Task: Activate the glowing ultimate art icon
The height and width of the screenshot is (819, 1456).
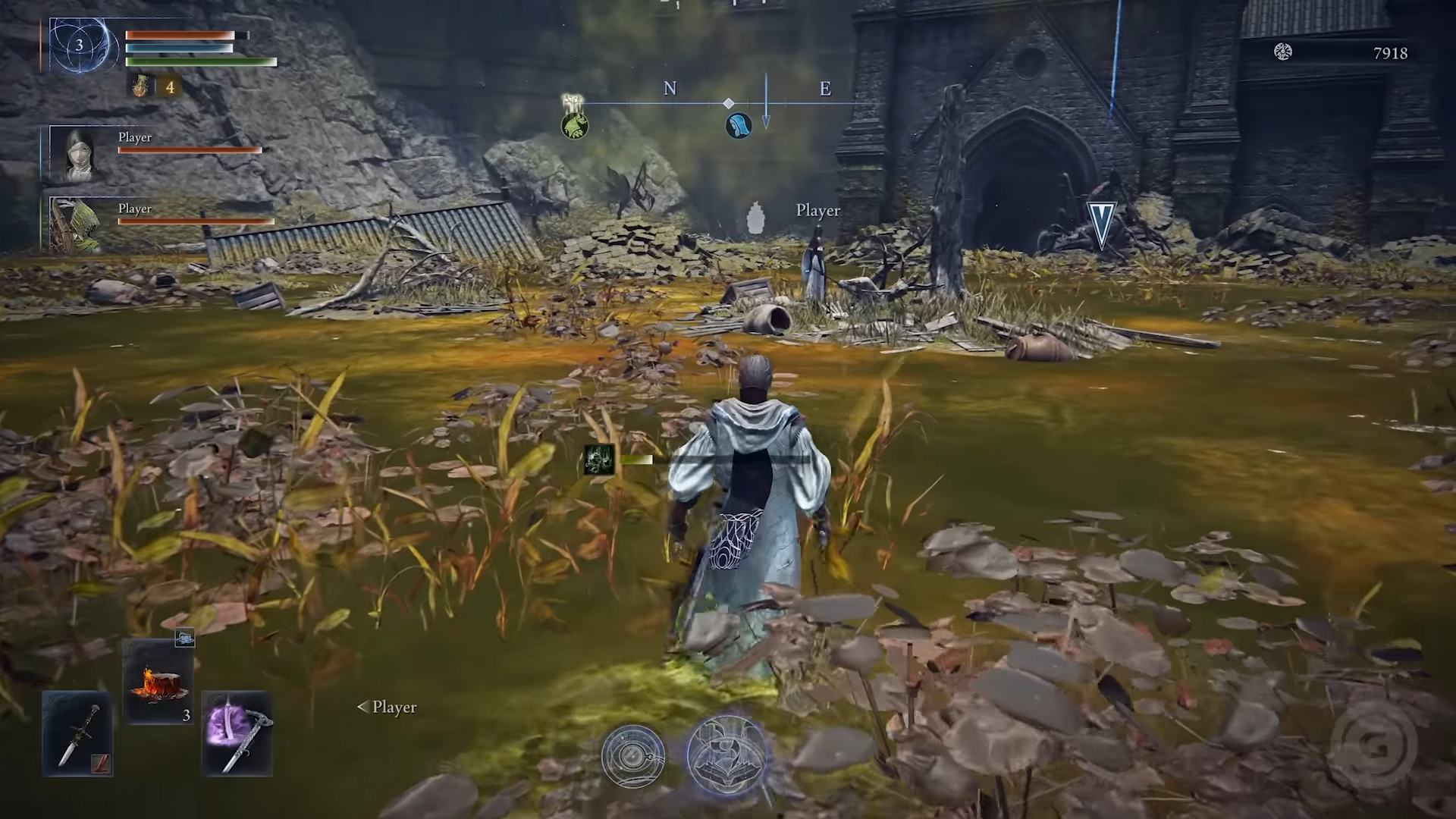Action: pyautogui.click(x=727, y=755)
